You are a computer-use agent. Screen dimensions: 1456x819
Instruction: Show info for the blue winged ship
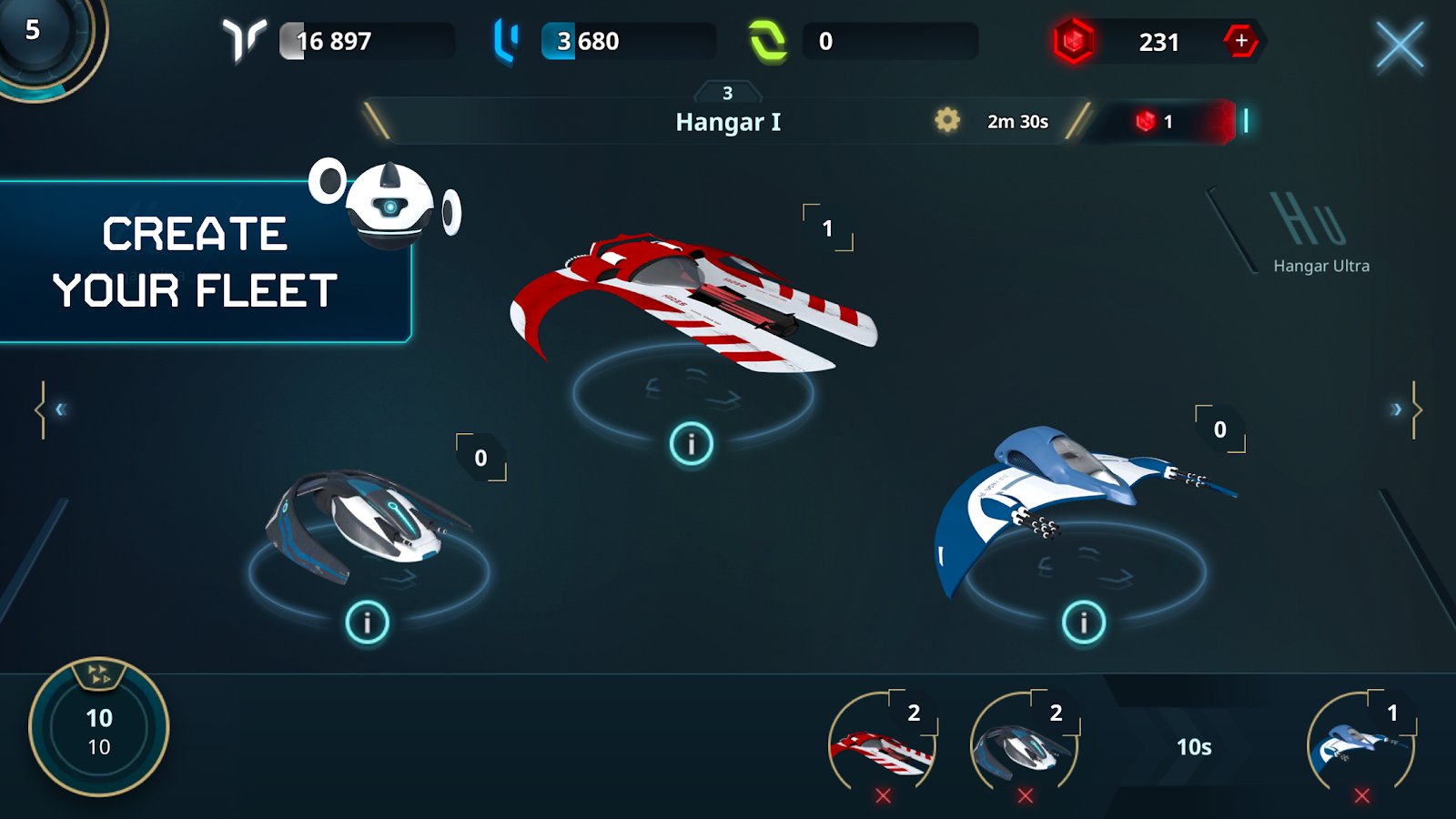pyautogui.click(x=1083, y=622)
